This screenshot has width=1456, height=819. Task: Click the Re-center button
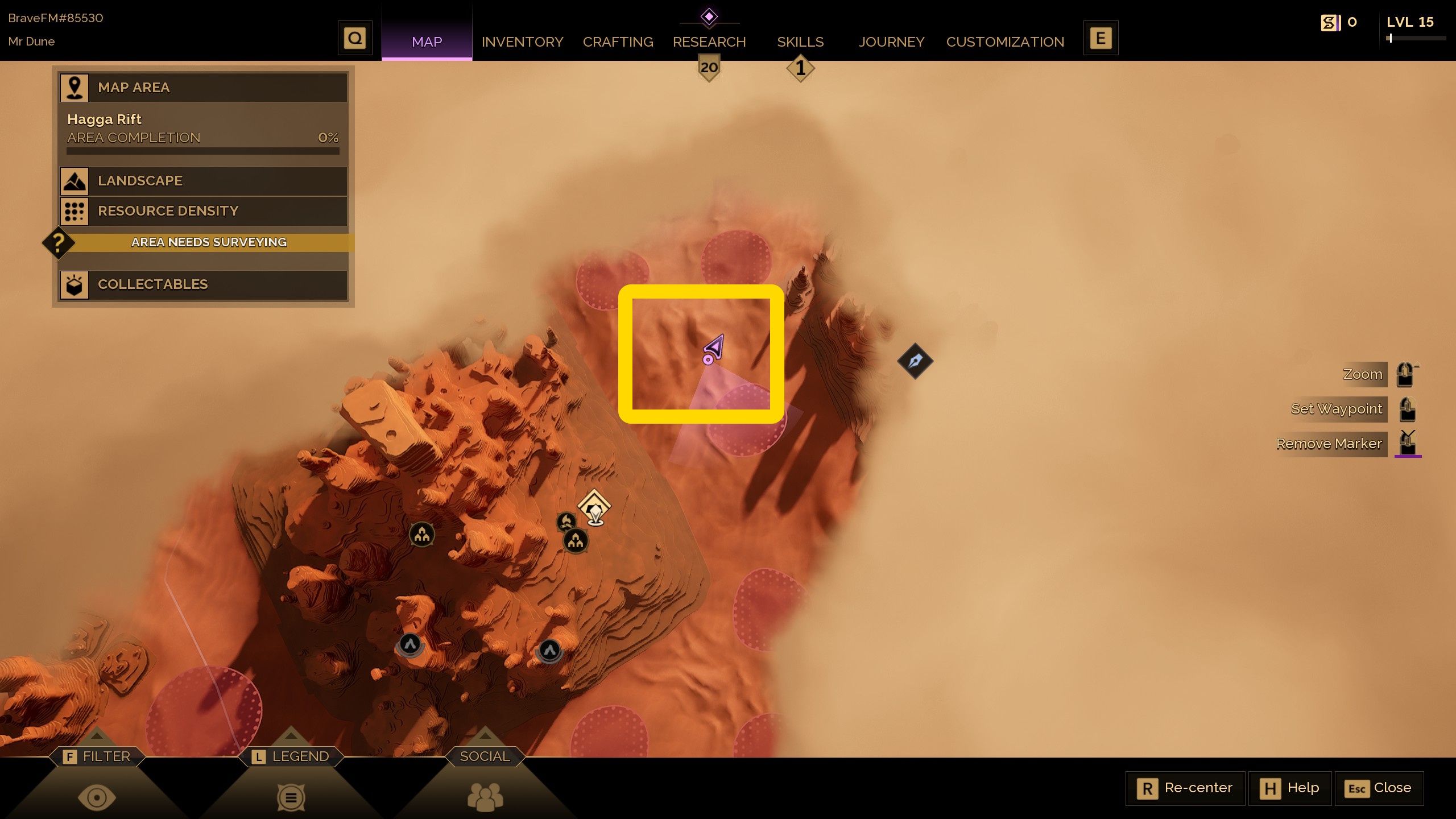point(1185,788)
